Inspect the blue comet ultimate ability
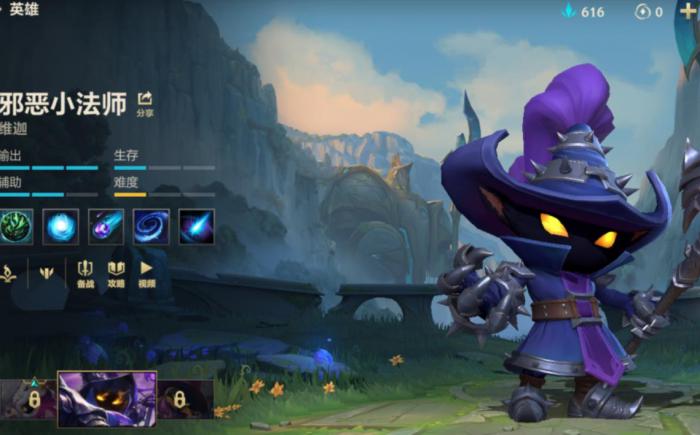 (196, 226)
